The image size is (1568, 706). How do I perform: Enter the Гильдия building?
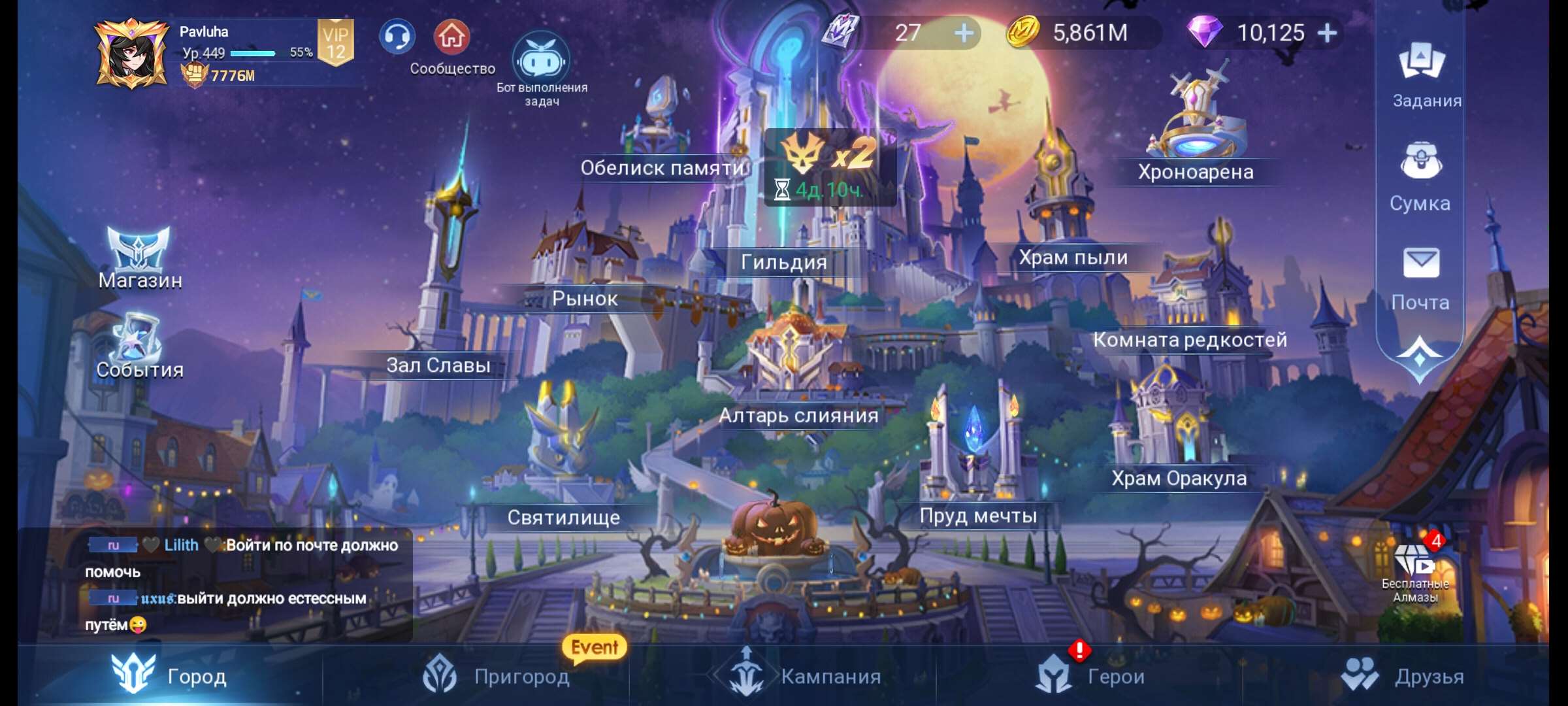(783, 261)
